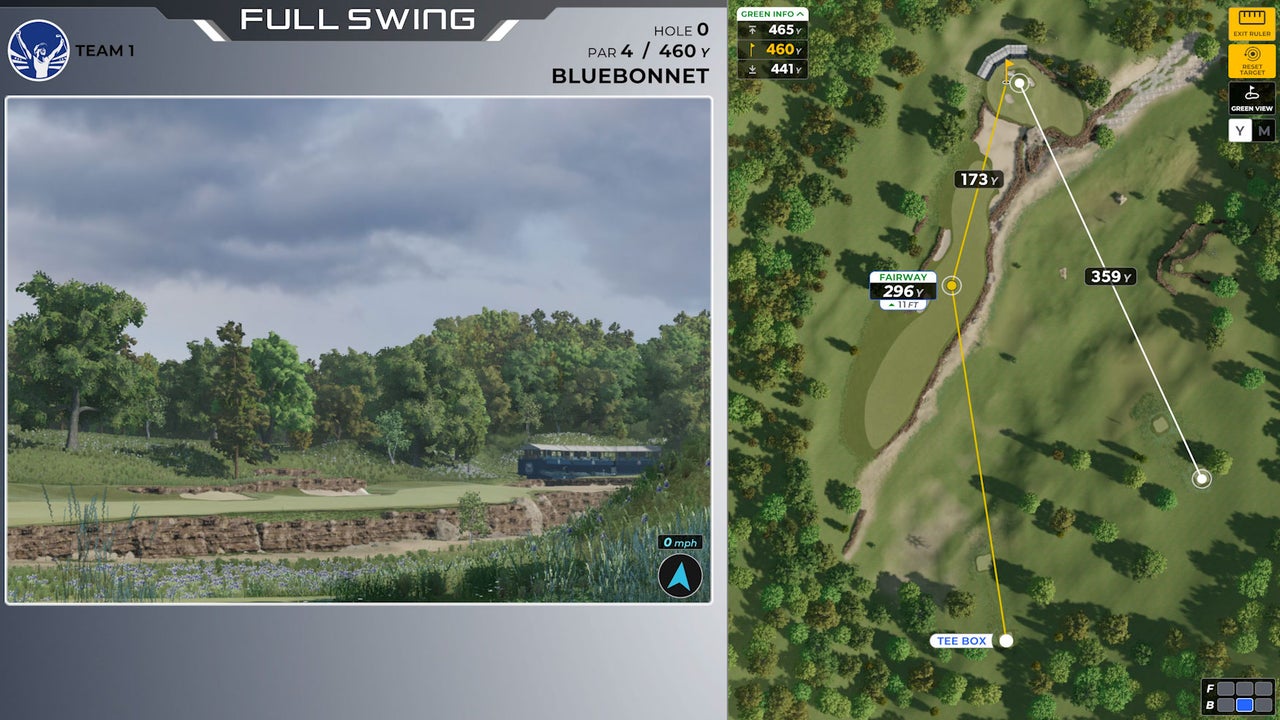1280x720 pixels.
Task: Click the Bluebonnet course name
Action: click(x=630, y=74)
